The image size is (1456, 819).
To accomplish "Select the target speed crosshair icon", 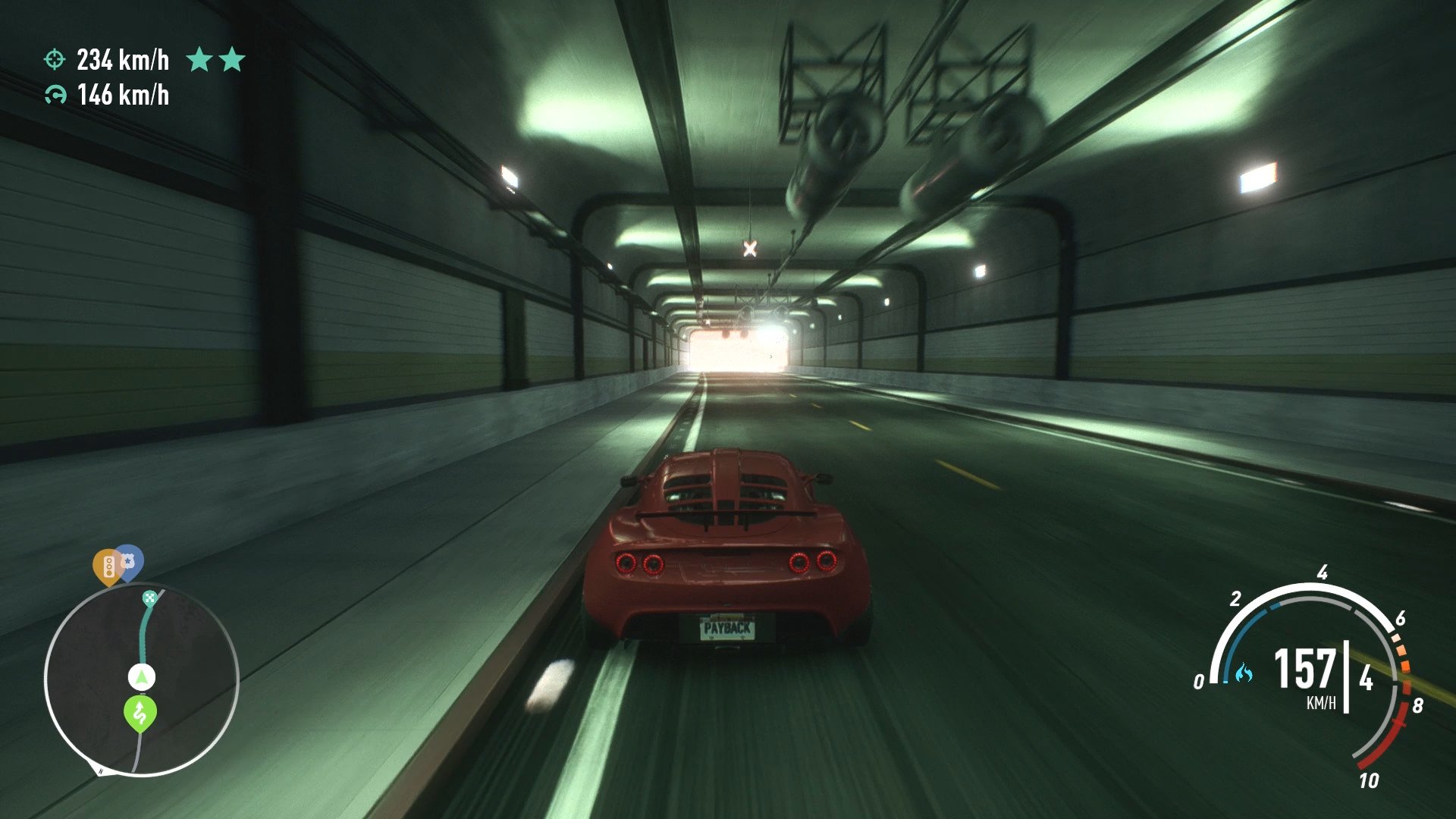I will (55, 59).
